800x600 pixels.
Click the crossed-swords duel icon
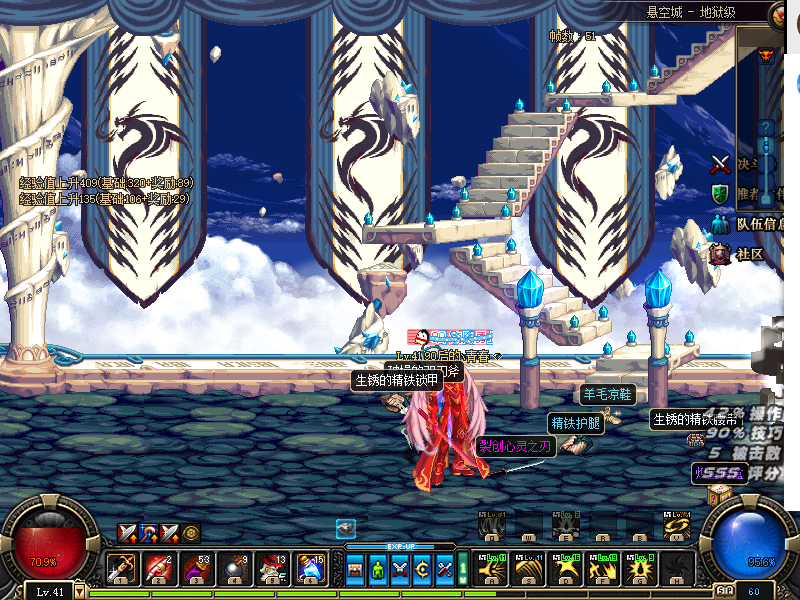[x=720, y=164]
